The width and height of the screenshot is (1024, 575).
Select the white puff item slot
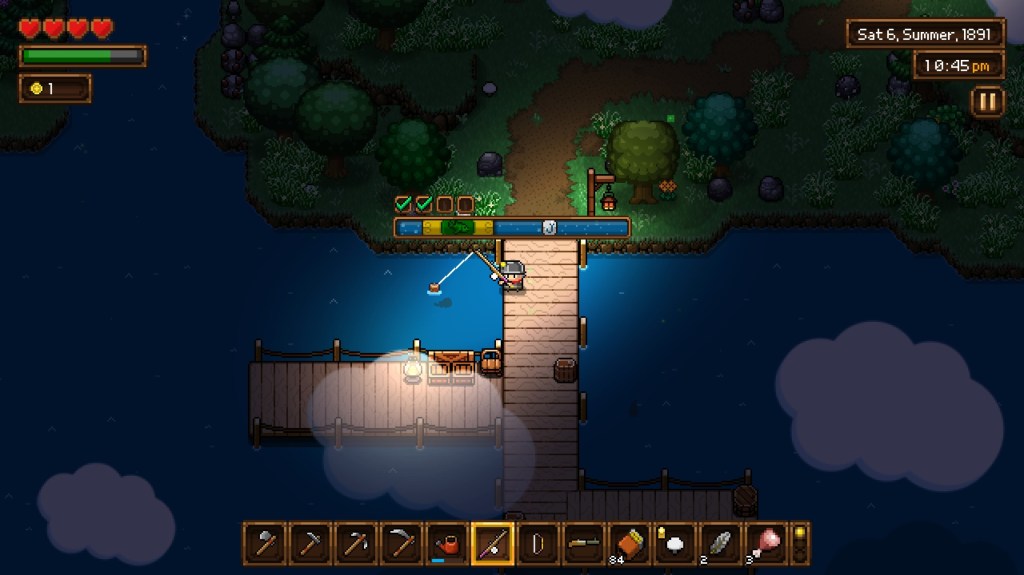(x=674, y=543)
